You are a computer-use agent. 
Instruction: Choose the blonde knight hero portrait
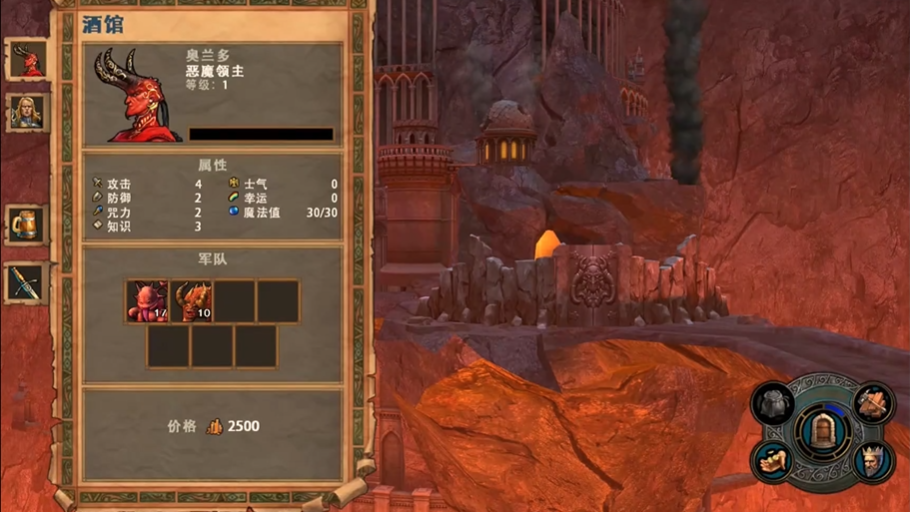click(27, 111)
